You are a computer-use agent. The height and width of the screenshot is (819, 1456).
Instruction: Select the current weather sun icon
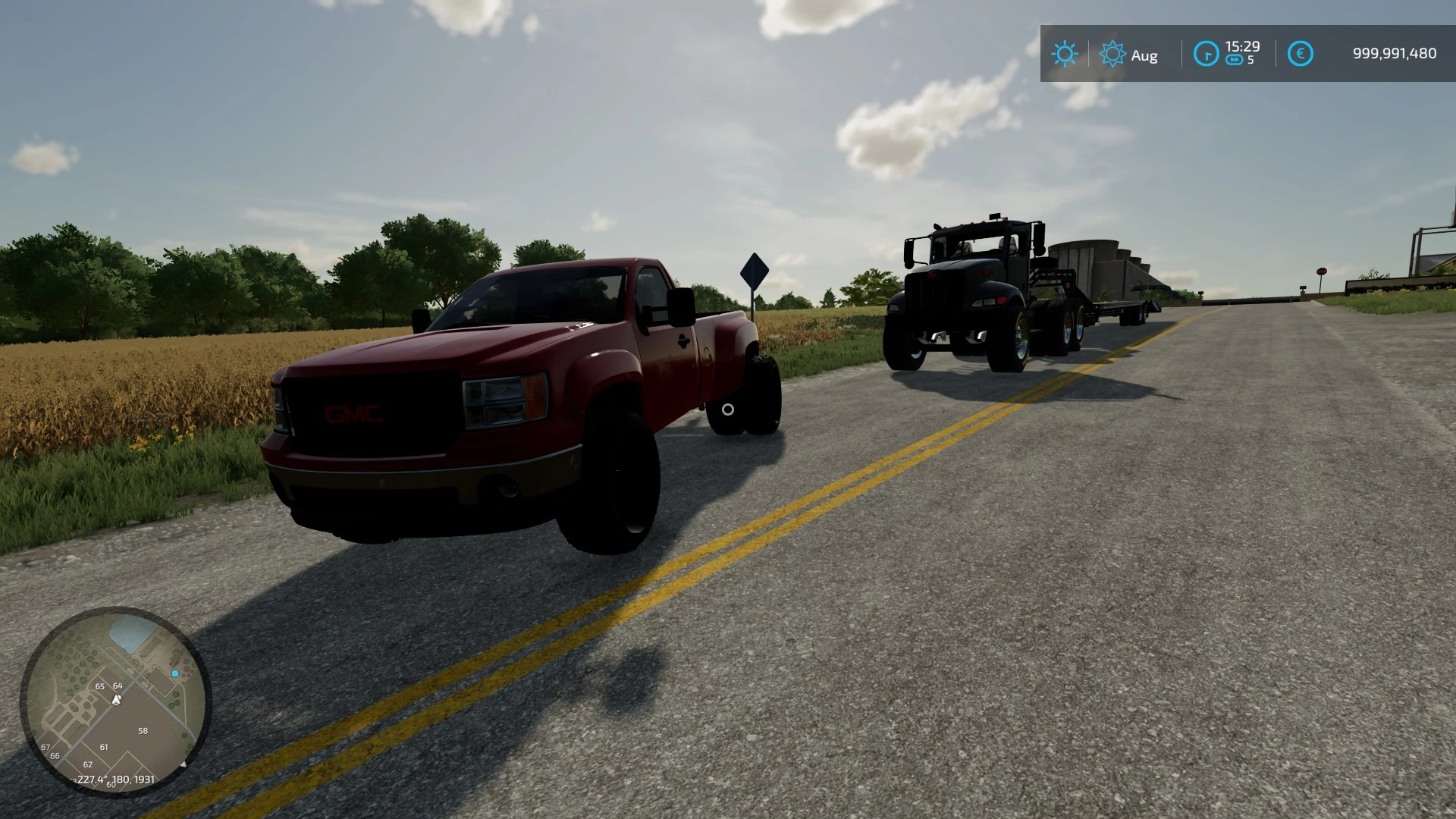tap(1065, 53)
